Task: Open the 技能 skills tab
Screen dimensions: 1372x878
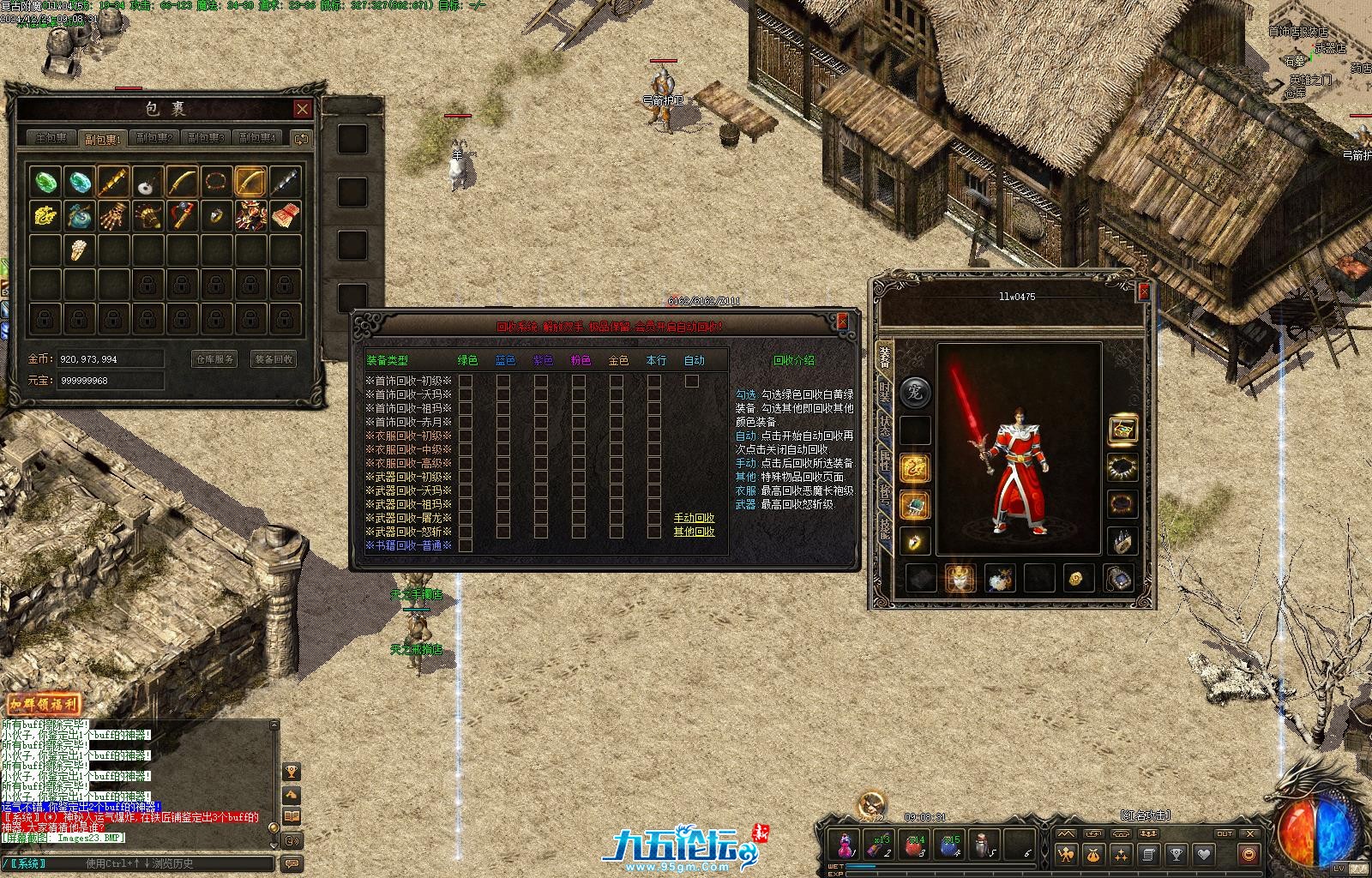Action: pos(884,532)
